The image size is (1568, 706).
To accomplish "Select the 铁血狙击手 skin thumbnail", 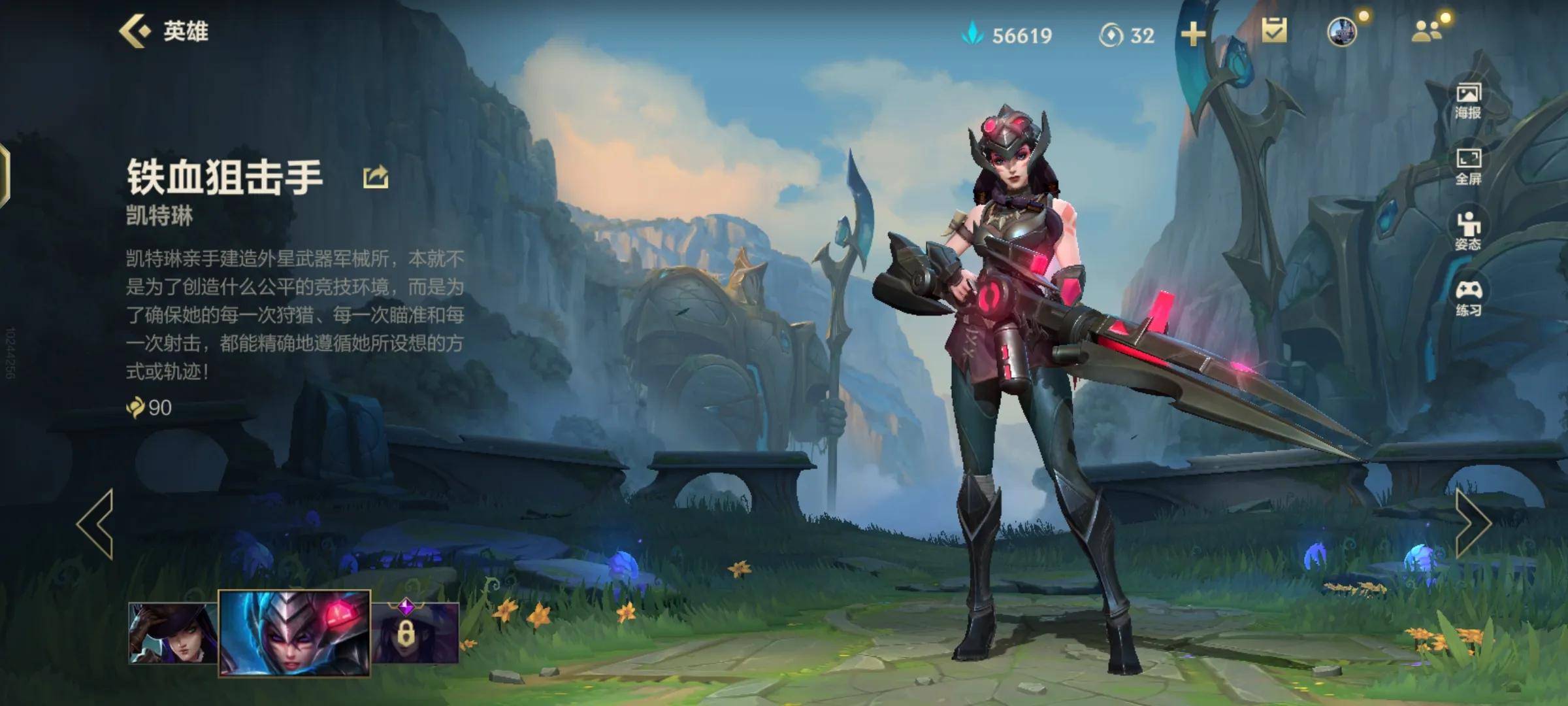I will pos(295,633).
